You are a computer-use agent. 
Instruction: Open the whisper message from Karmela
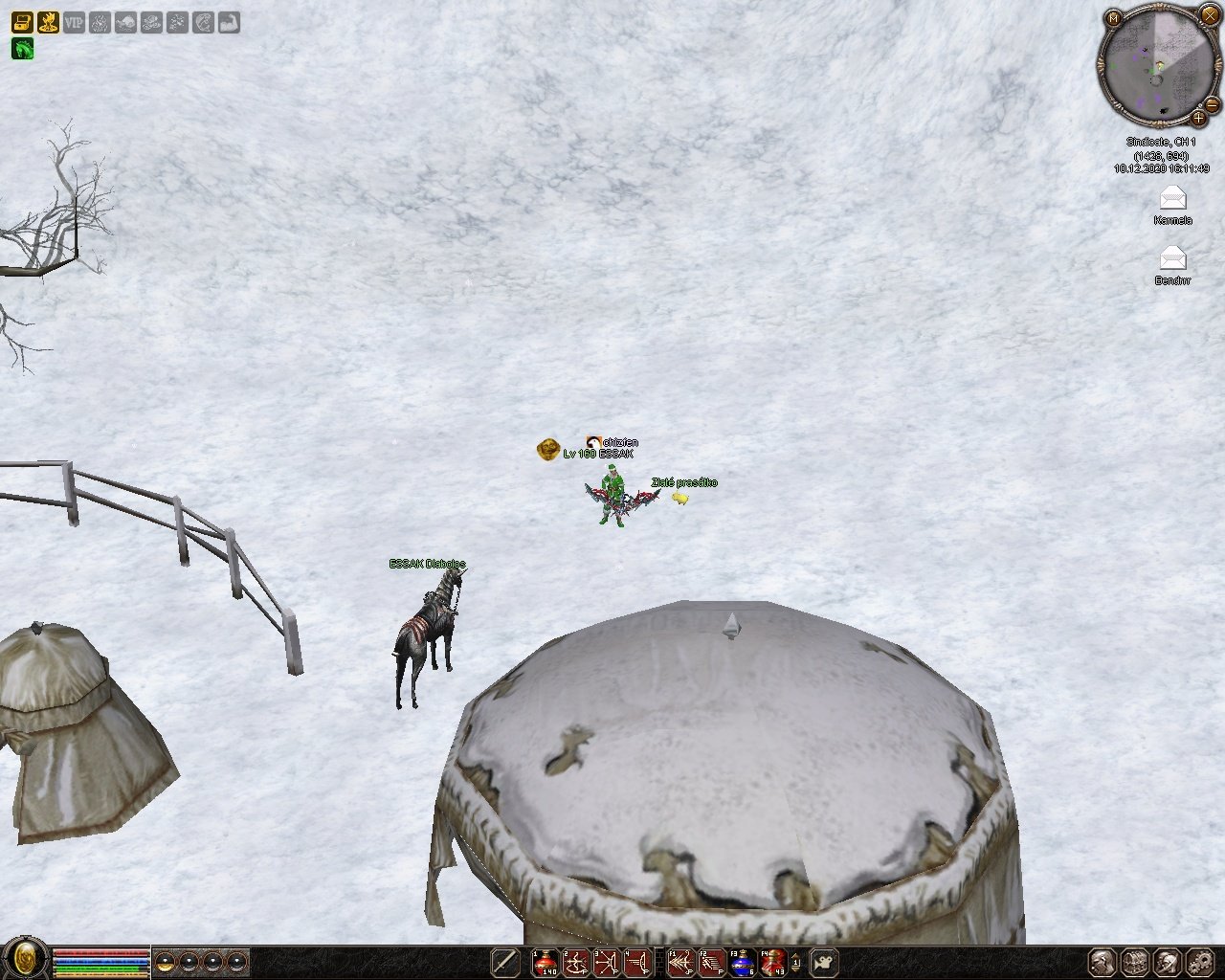pos(1172,199)
